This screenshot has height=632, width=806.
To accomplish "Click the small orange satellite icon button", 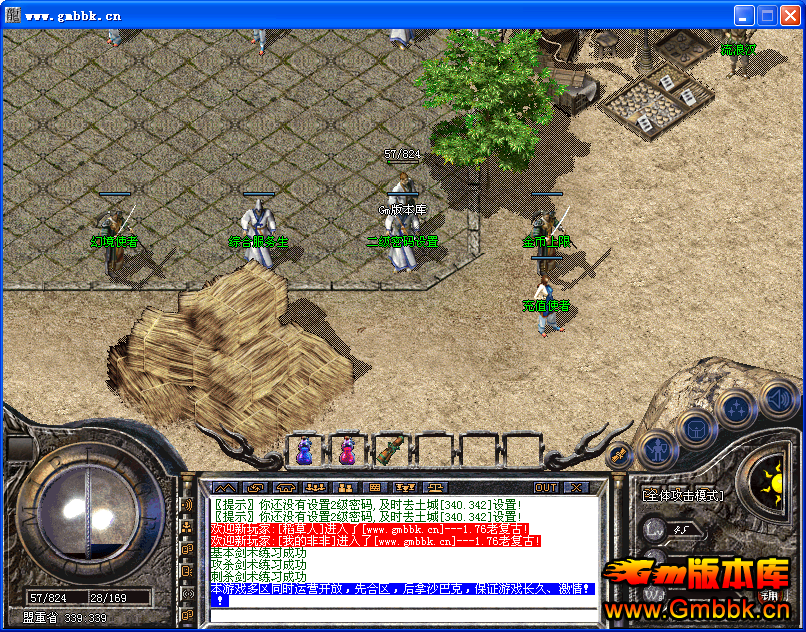I will (620, 456).
